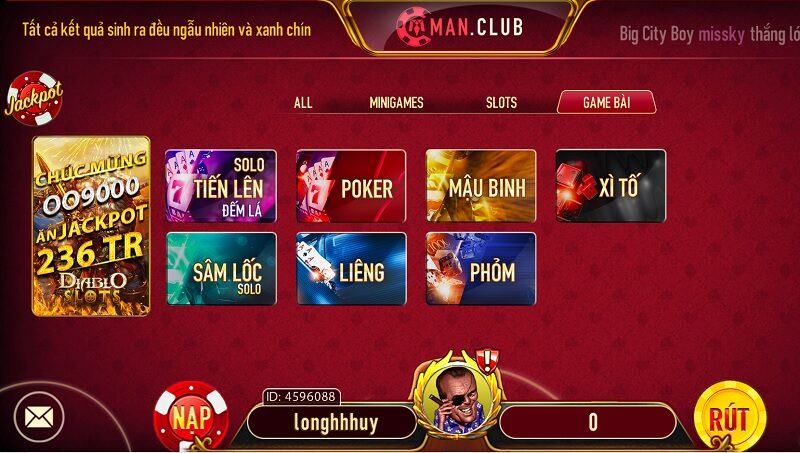Open the Diablo Slots jackpot banner
The image size is (800, 453).
(x=91, y=226)
